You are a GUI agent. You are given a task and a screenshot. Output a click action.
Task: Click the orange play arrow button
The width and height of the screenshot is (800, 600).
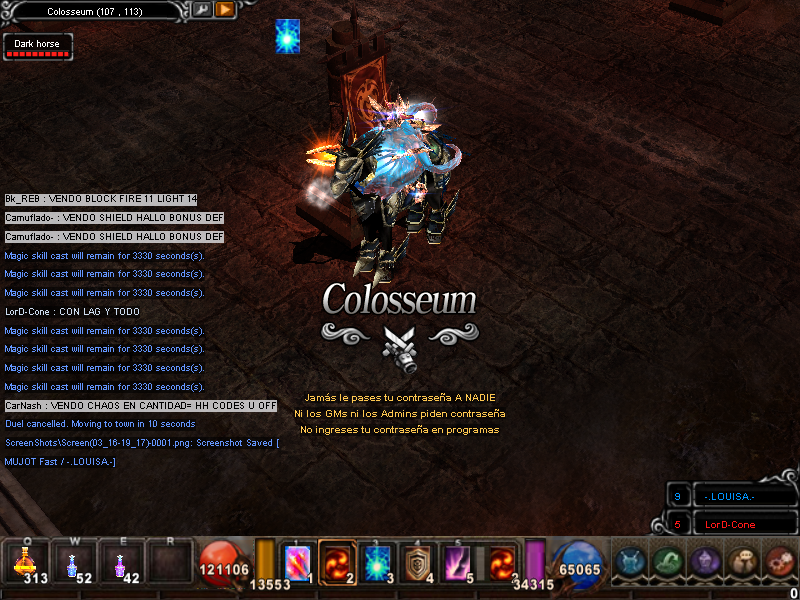[225, 10]
